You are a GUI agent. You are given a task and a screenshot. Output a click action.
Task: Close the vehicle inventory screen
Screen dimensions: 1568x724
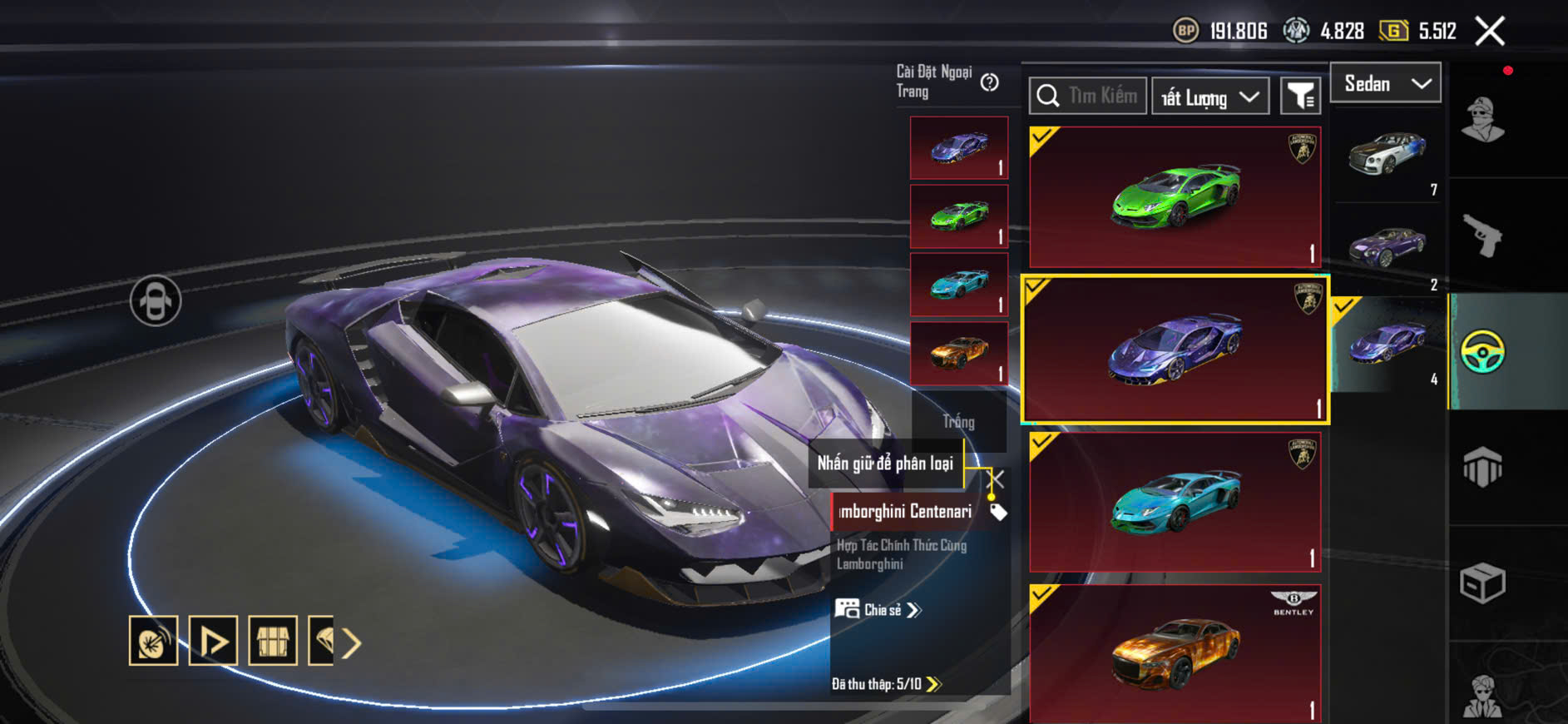pyautogui.click(x=1489, y=32)
